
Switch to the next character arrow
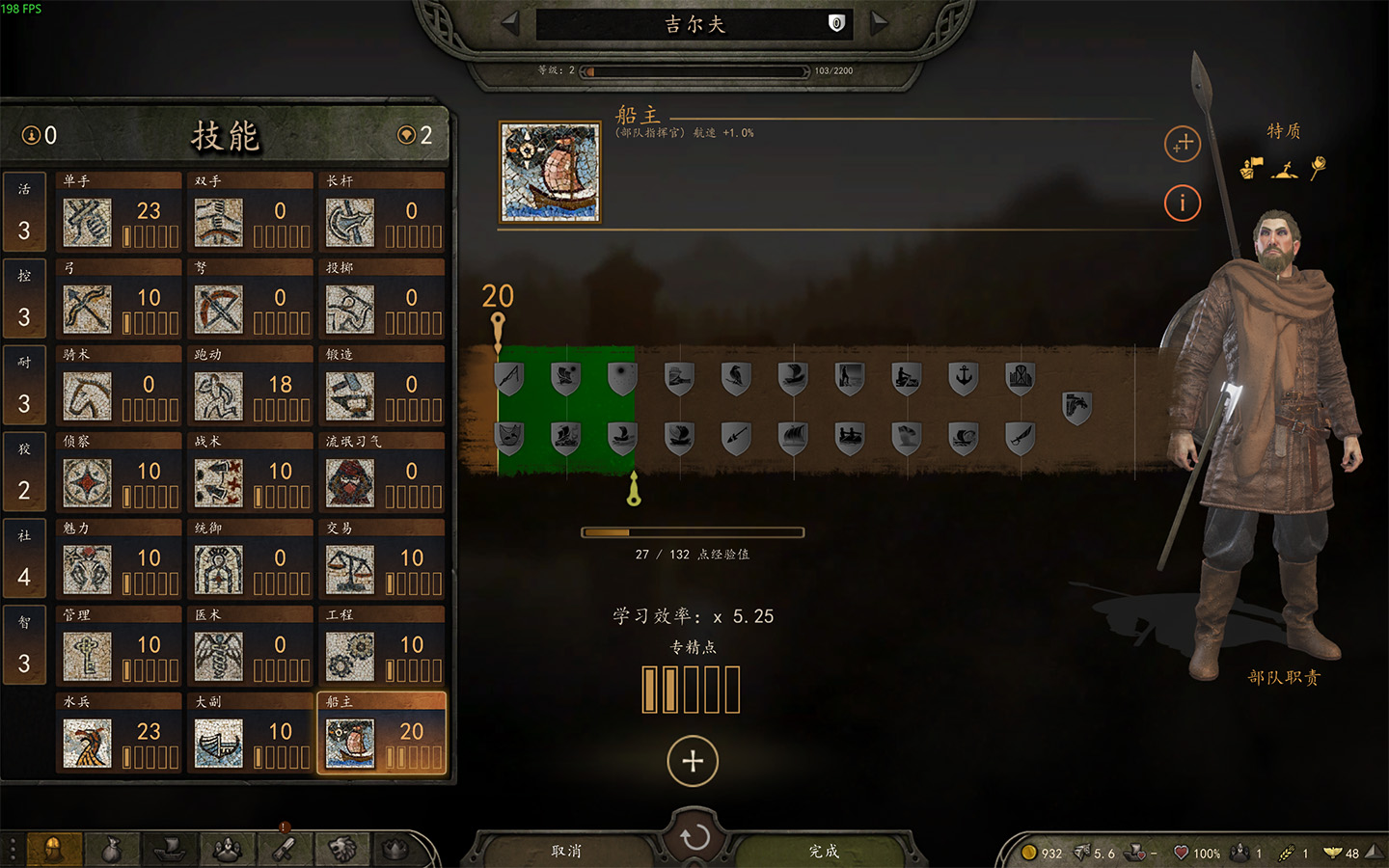(879, 23)
